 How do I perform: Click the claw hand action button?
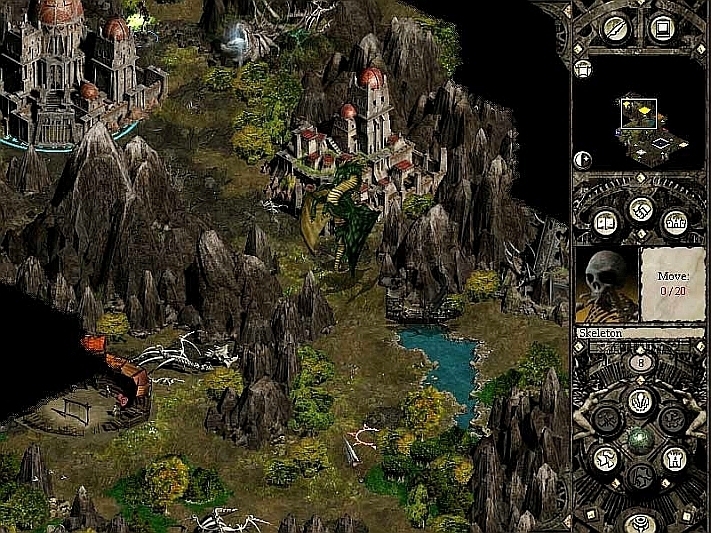640,400
